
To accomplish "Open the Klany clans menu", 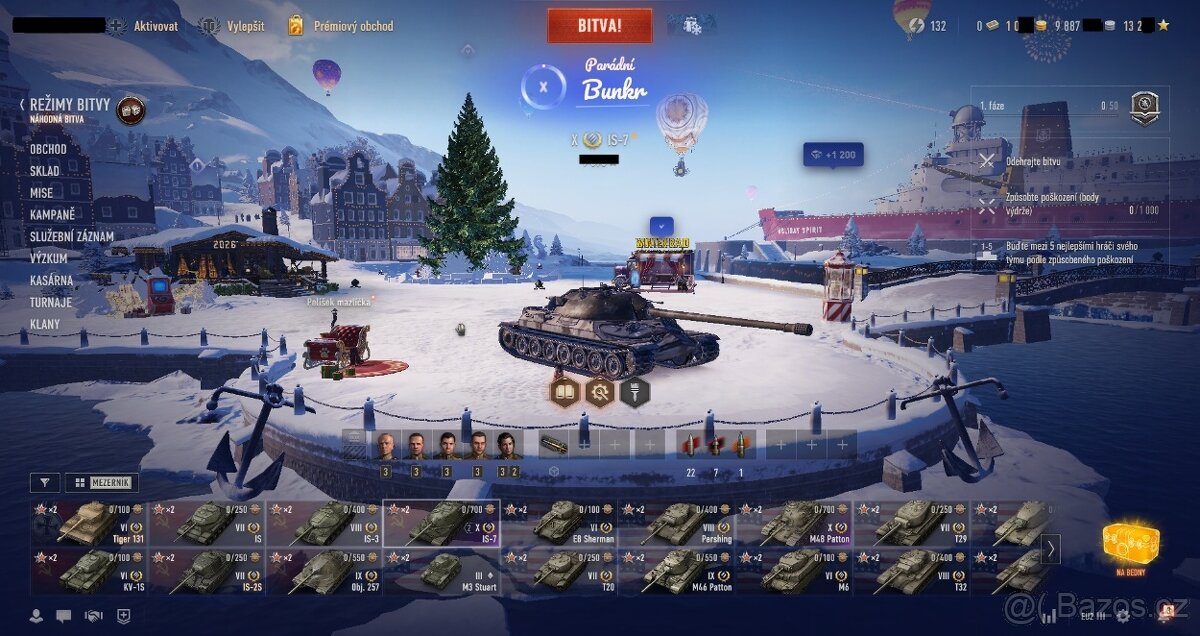I will tap(45, 324).
